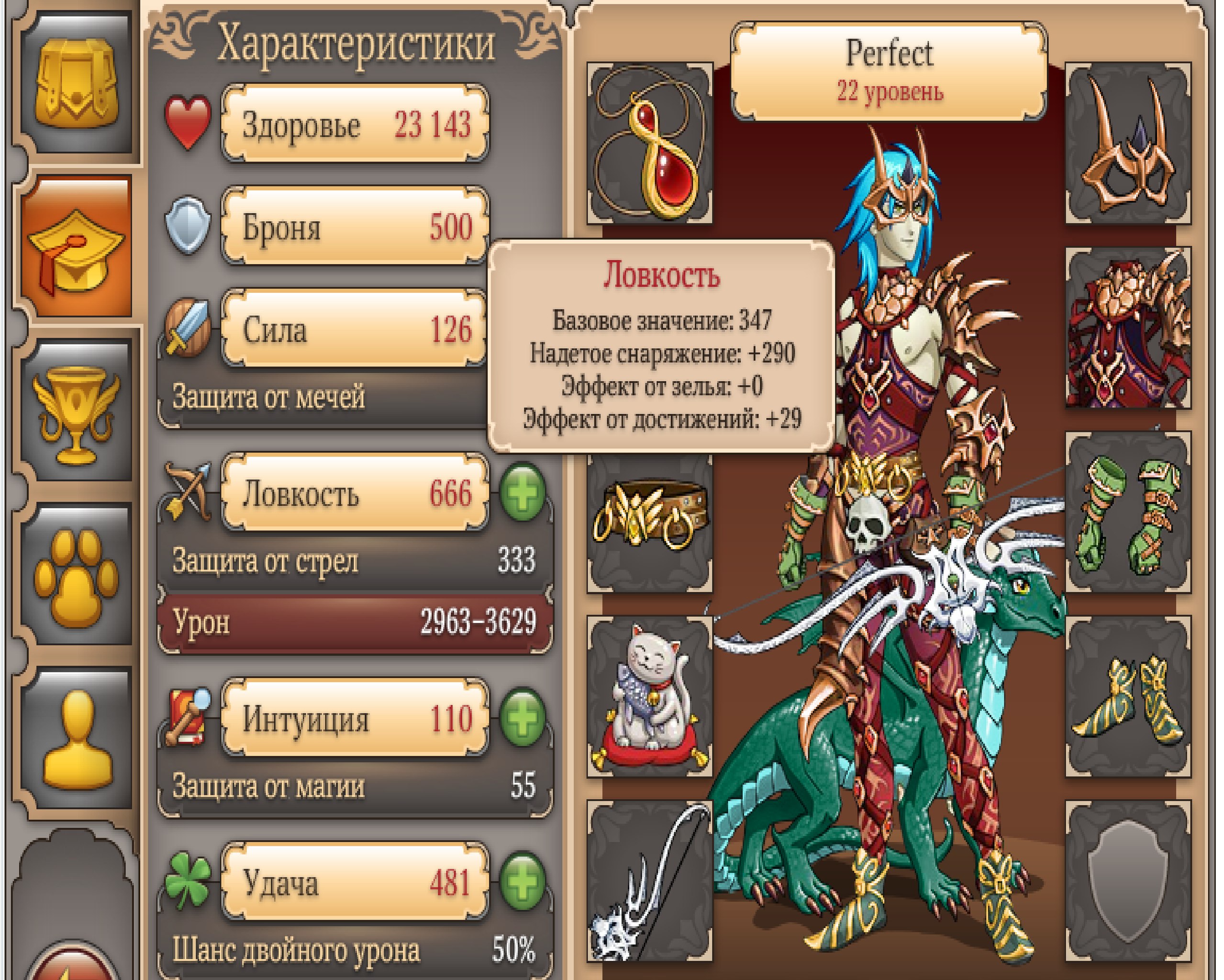1224x980 pixels.
Task: Switch to the graduation cap stats tab
Action: pos(76,247)
